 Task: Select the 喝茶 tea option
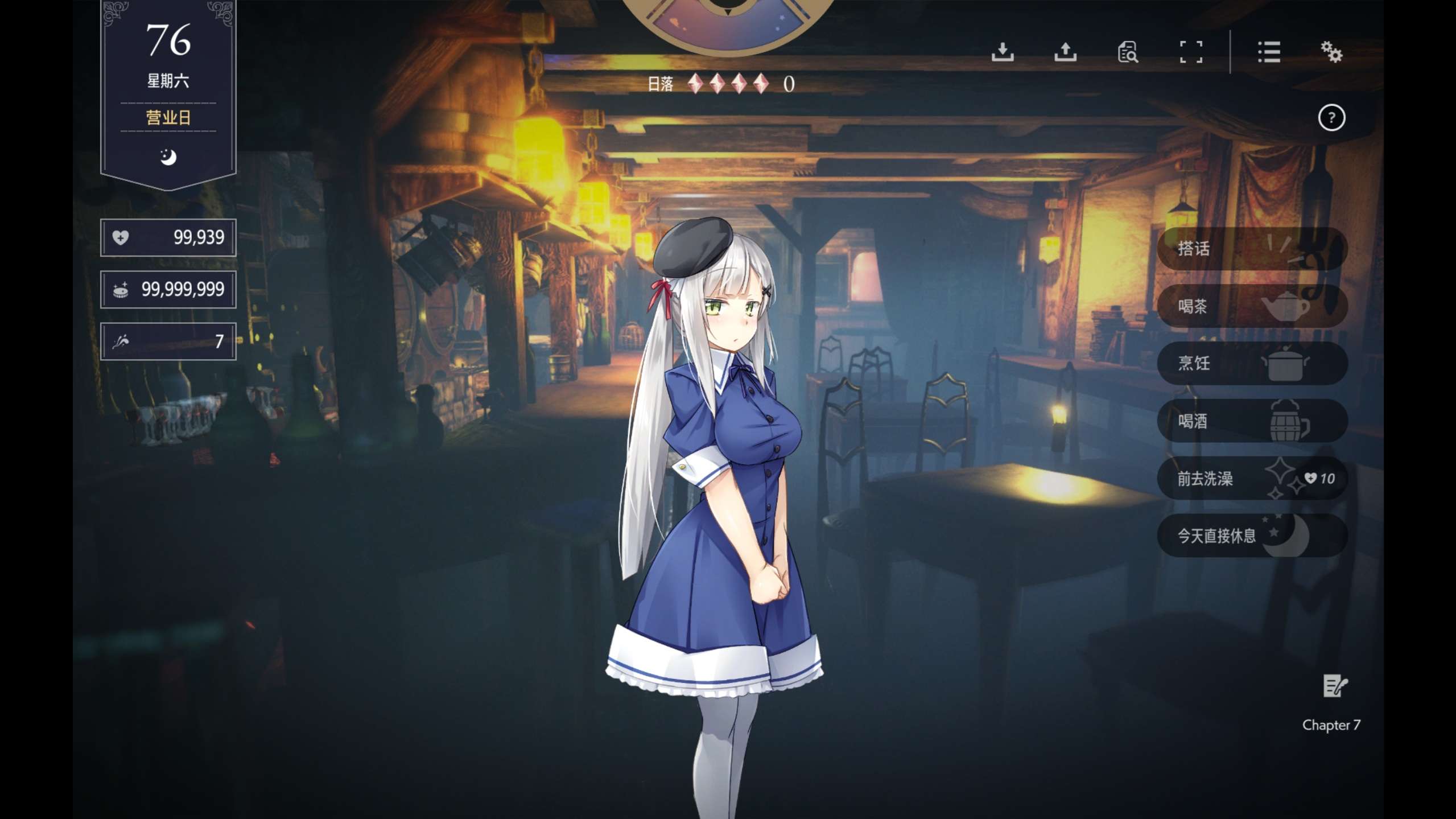click(x=1251, y=307)
